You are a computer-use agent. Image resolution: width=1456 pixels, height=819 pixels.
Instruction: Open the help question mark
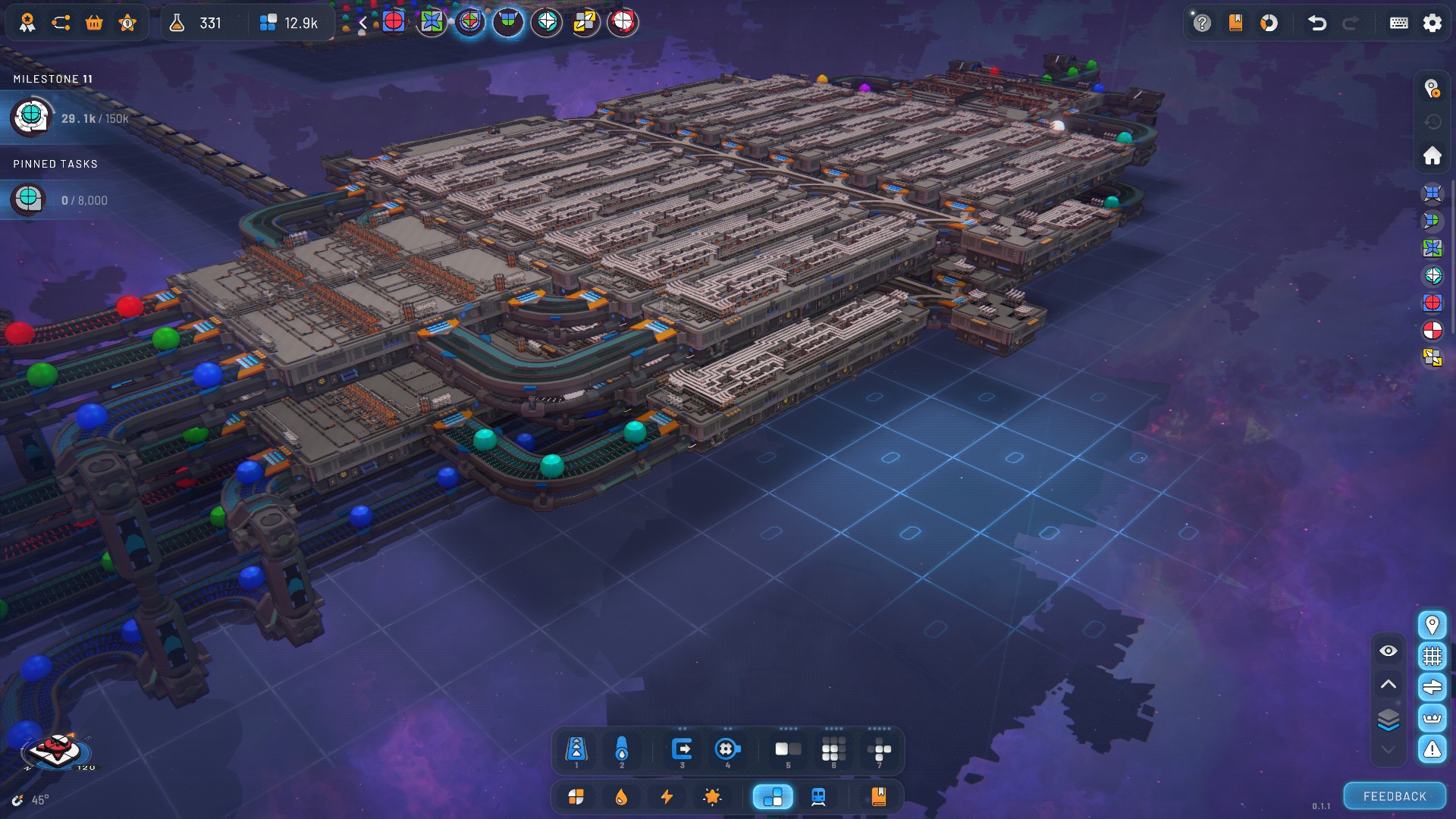point(1201,23)
